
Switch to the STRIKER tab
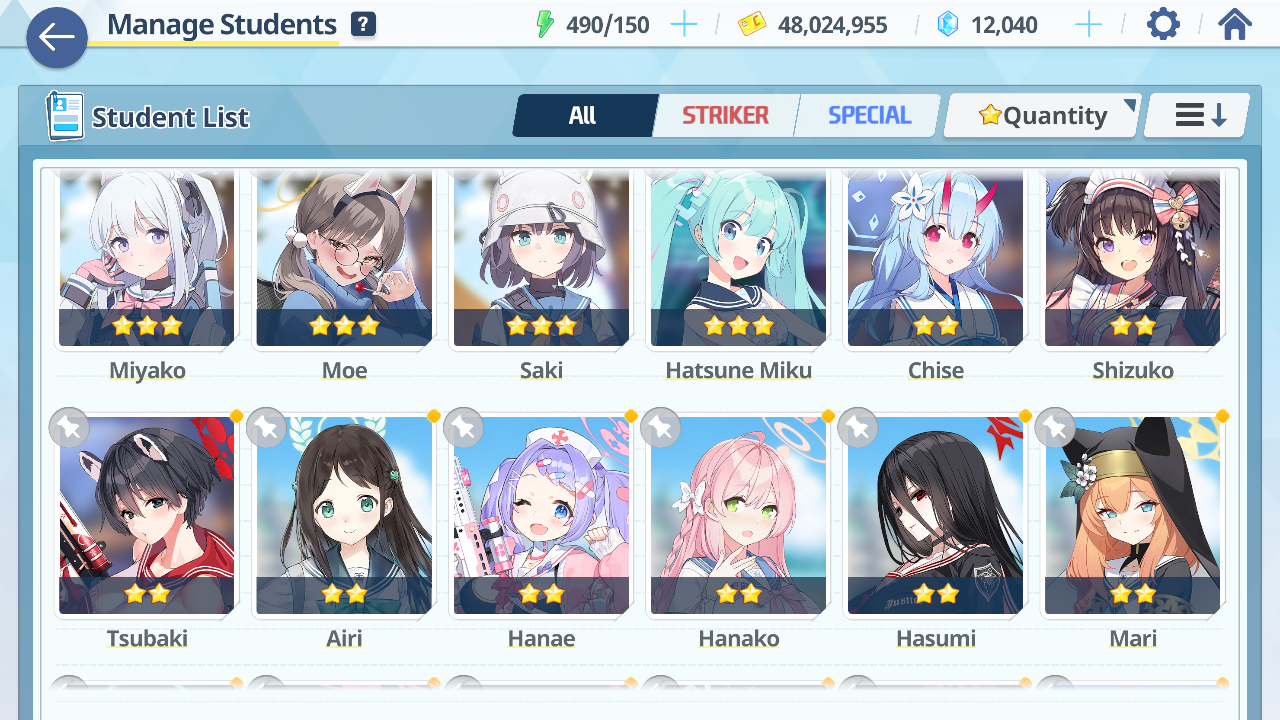coord(725,116)
